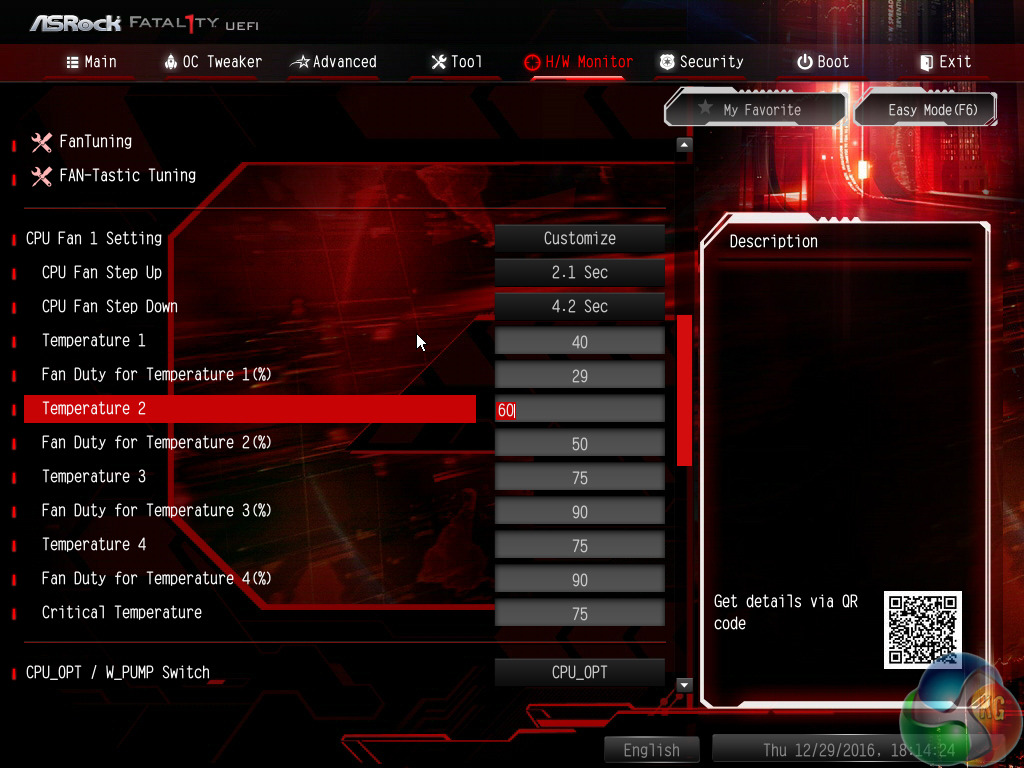The height and width of the screenshot is (768, 1024).
Task: Change language with the English button
Action: [651, 750]
